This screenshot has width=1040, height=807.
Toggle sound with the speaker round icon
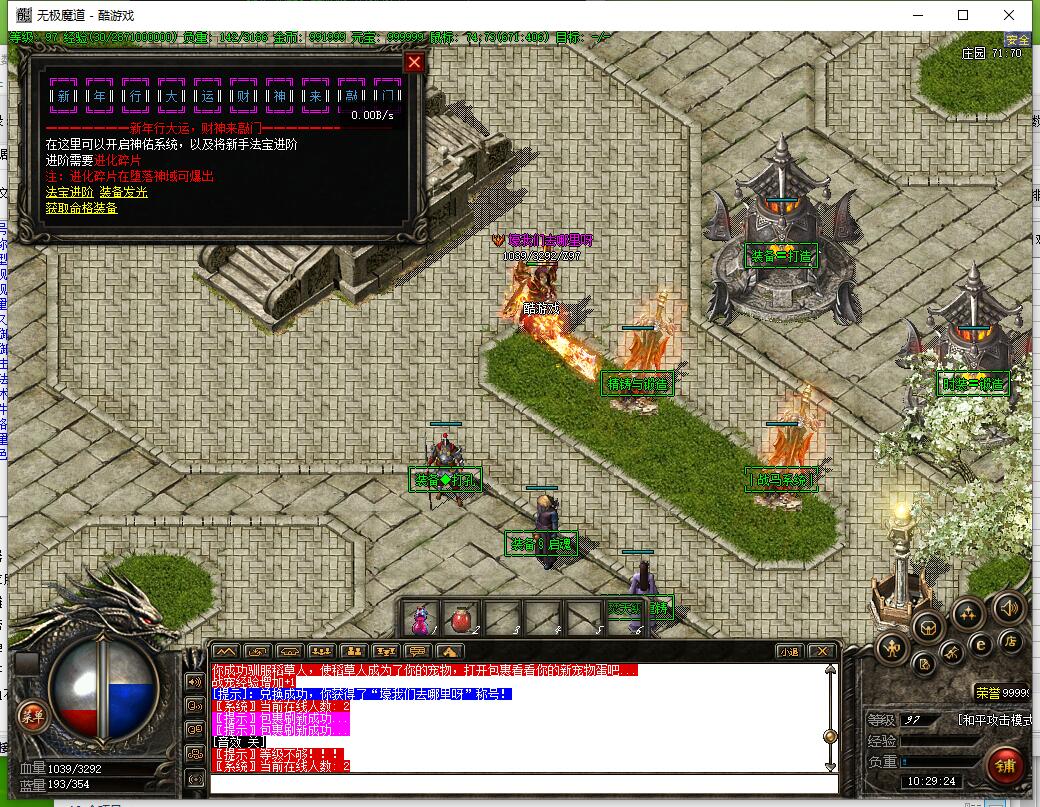point(1007,607)
